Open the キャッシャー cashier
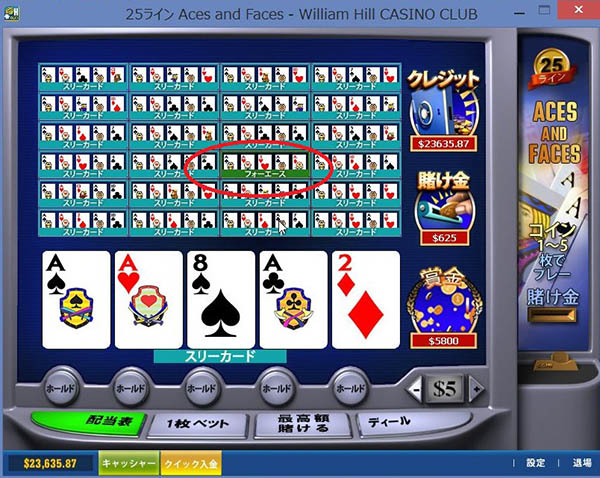This screenshot has height=478, width=600. pyautogui.click(x=127, y=463)
